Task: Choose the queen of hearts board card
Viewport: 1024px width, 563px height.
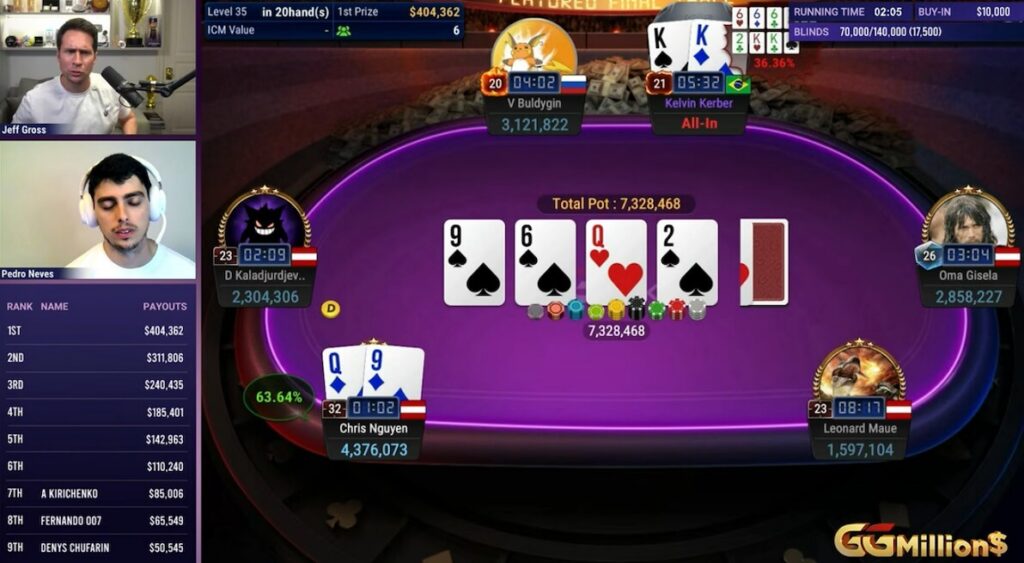Action: coord(616,262)
